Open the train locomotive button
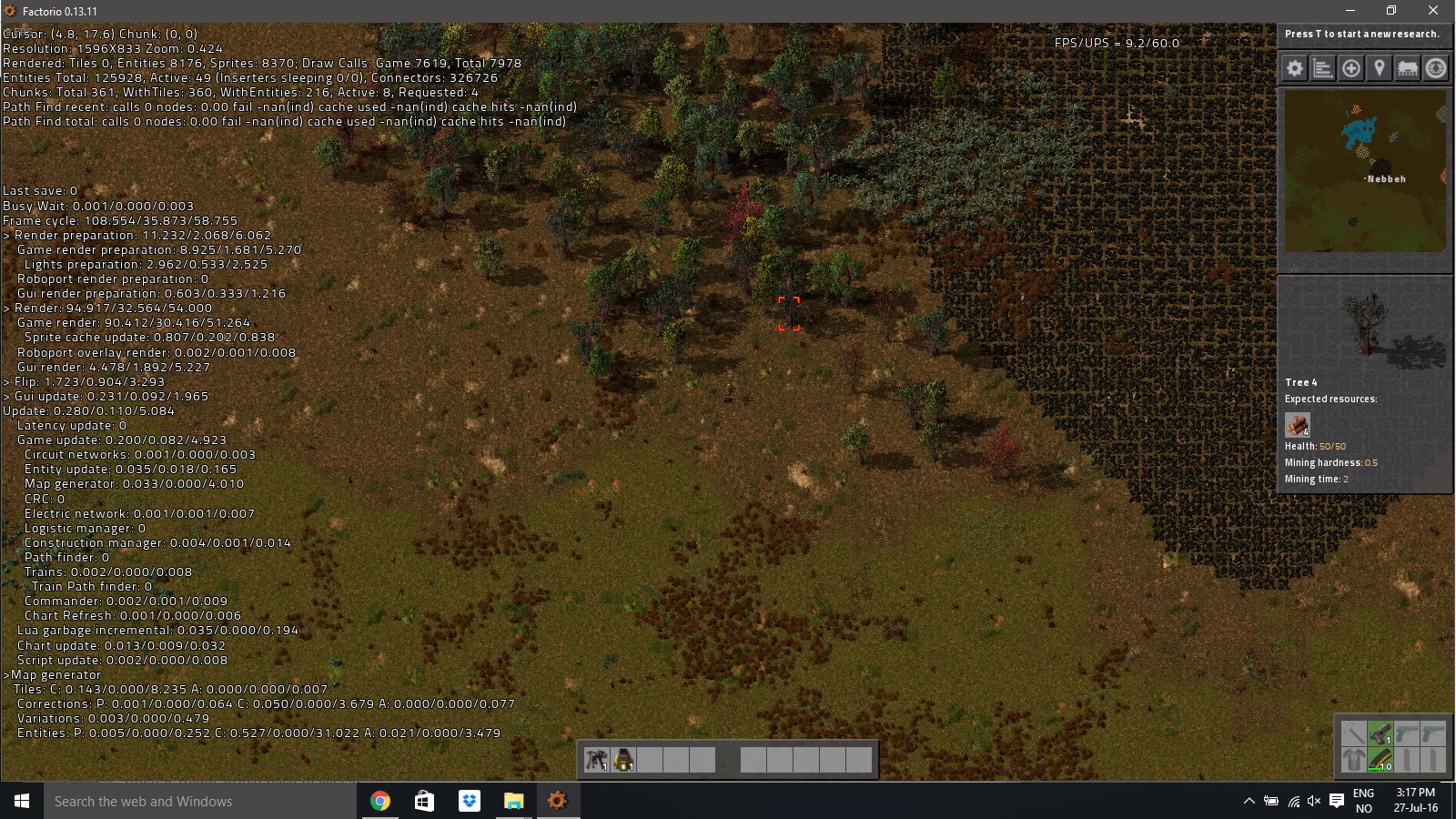The height and width of the screenshot is (819, 1456). pos(1408,68)
